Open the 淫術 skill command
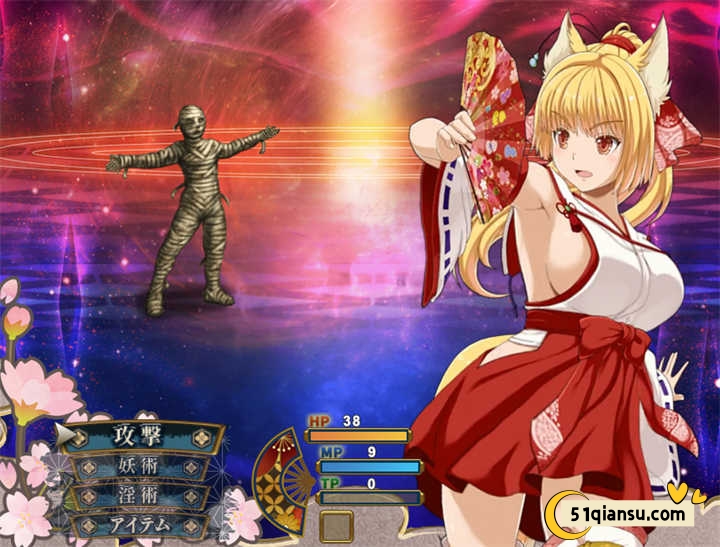The image size is (720, 547). 138,495
